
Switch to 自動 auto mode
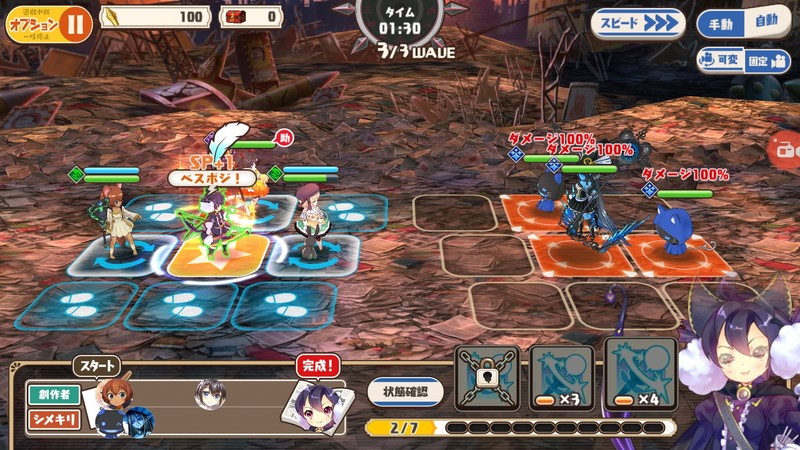[766, 23]
